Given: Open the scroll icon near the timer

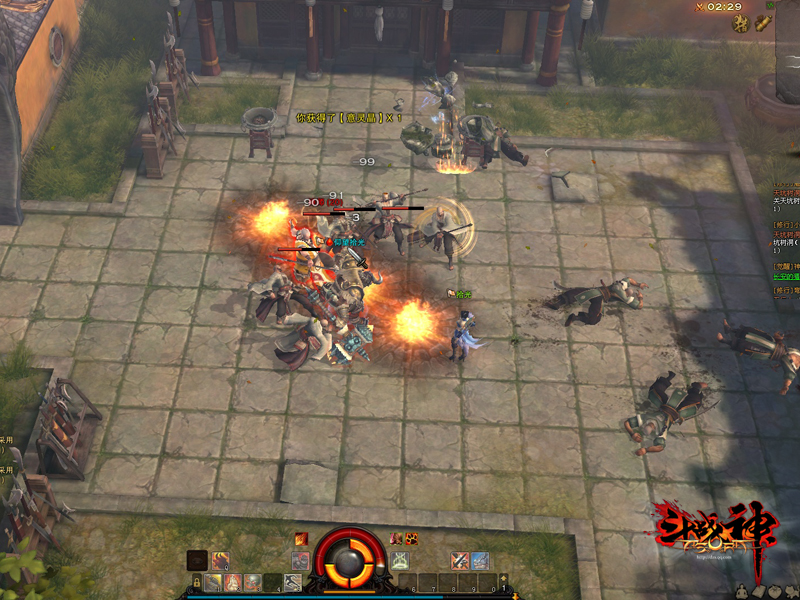Looking at the screenshot, I should click(x=763, y=25).
